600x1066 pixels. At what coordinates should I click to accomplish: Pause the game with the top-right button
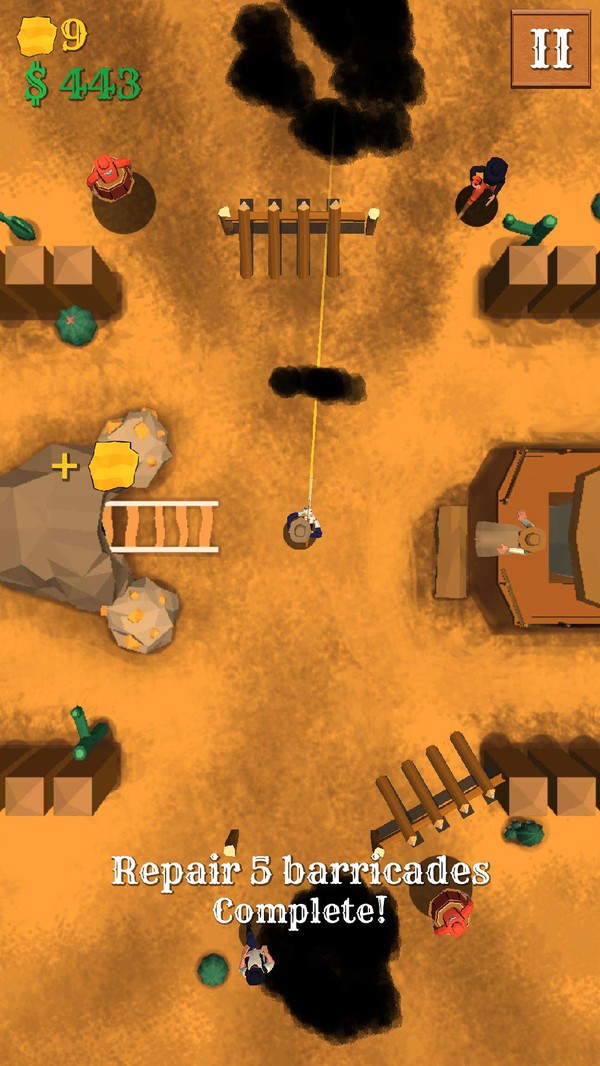tap(550, 48)
